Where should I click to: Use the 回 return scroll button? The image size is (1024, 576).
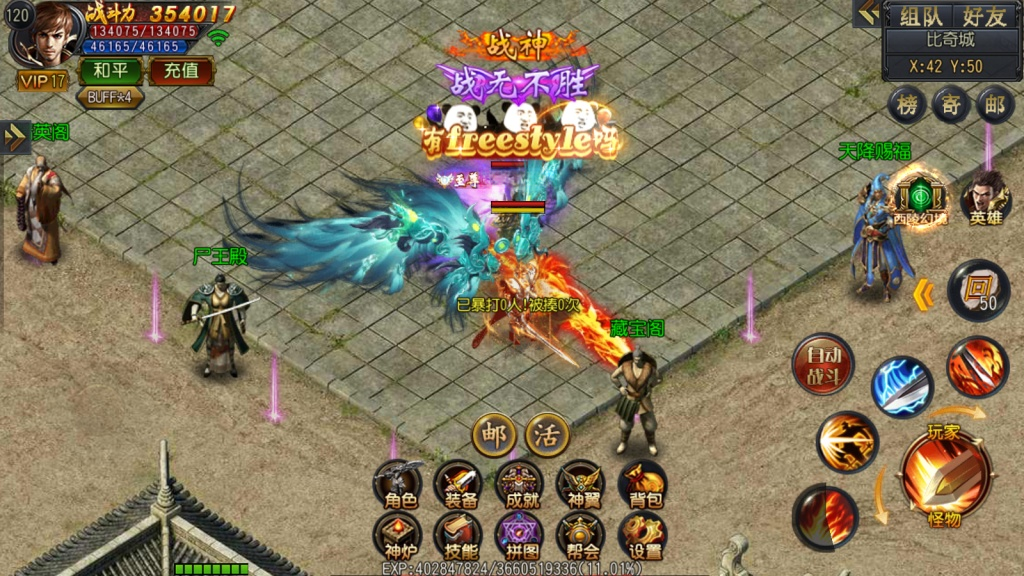pos(978,291)
